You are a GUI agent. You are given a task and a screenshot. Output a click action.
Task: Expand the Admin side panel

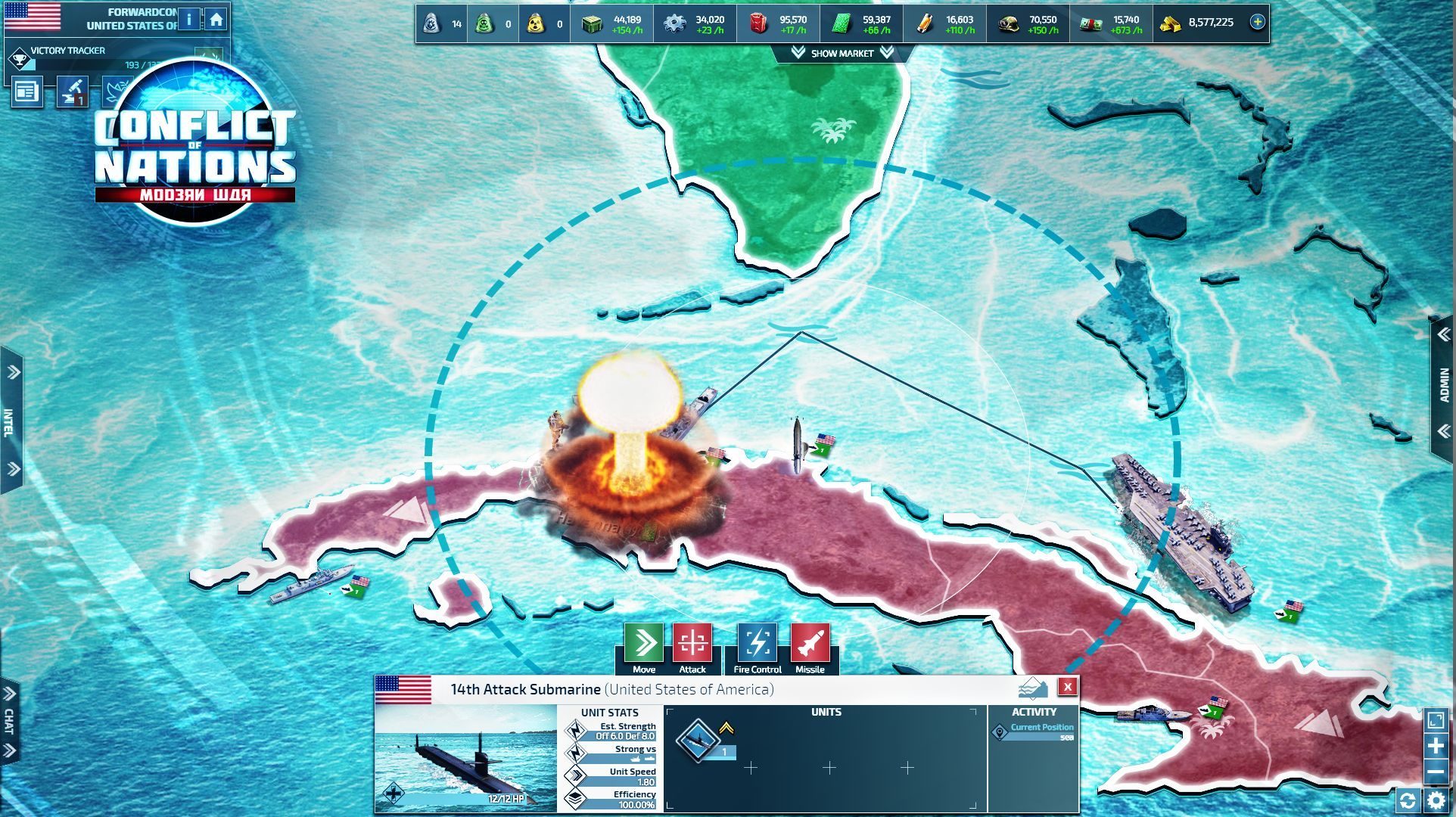pyautogui.click(x=1444, y=384)
